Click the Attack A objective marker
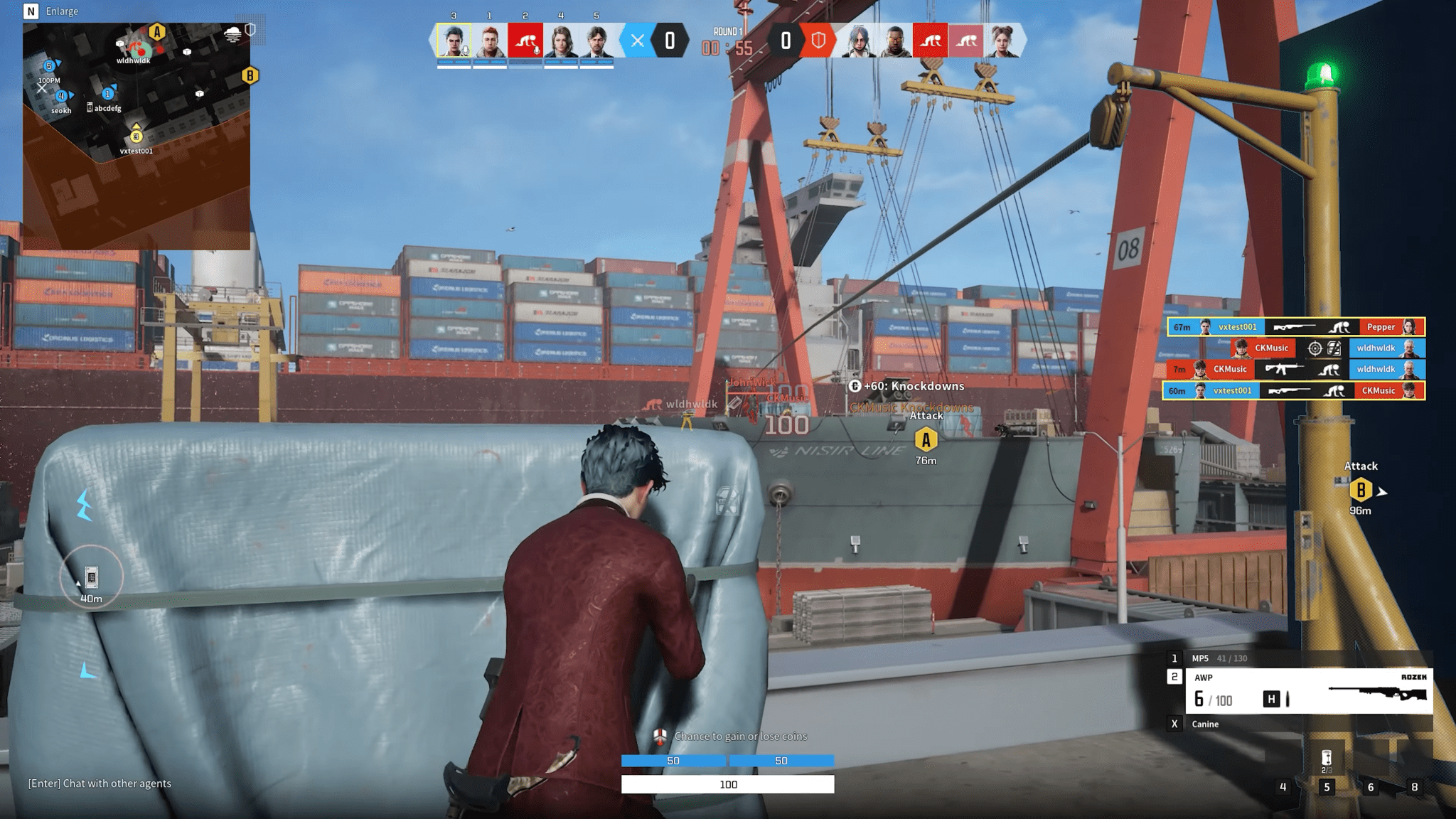 (x=926, y=440)
